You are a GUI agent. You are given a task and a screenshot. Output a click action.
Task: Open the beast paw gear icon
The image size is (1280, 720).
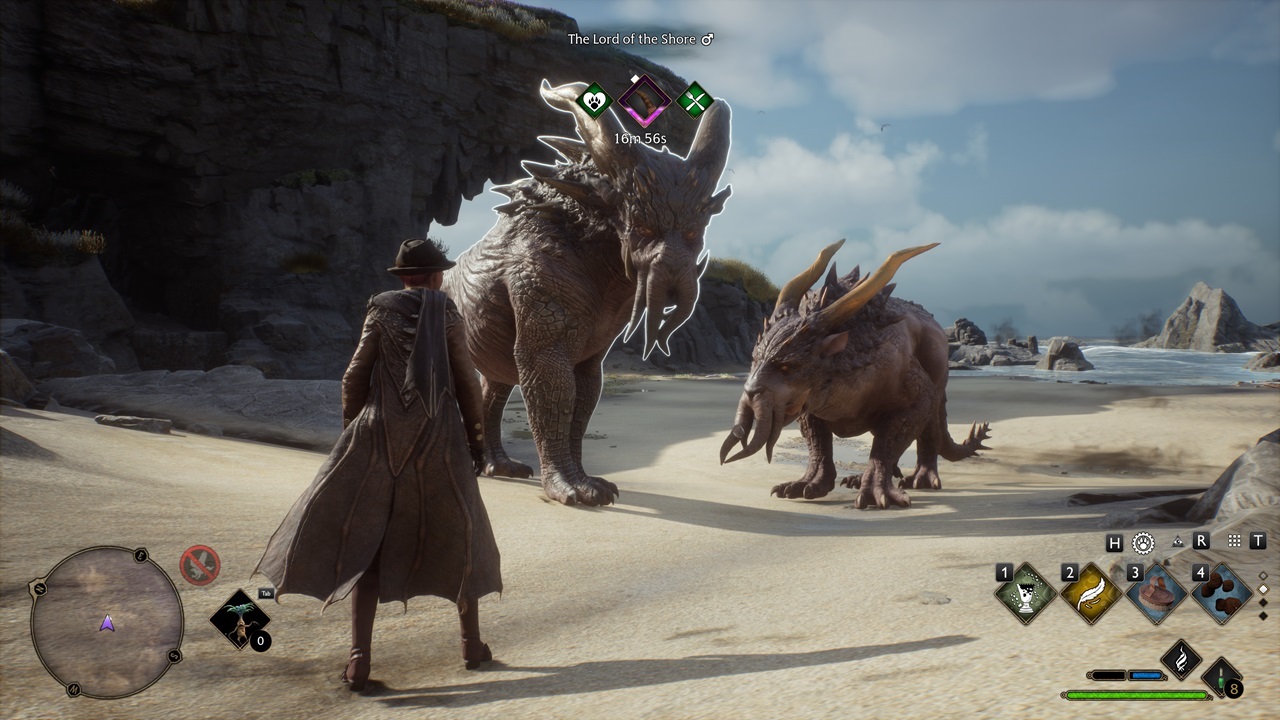point(1143,542)
